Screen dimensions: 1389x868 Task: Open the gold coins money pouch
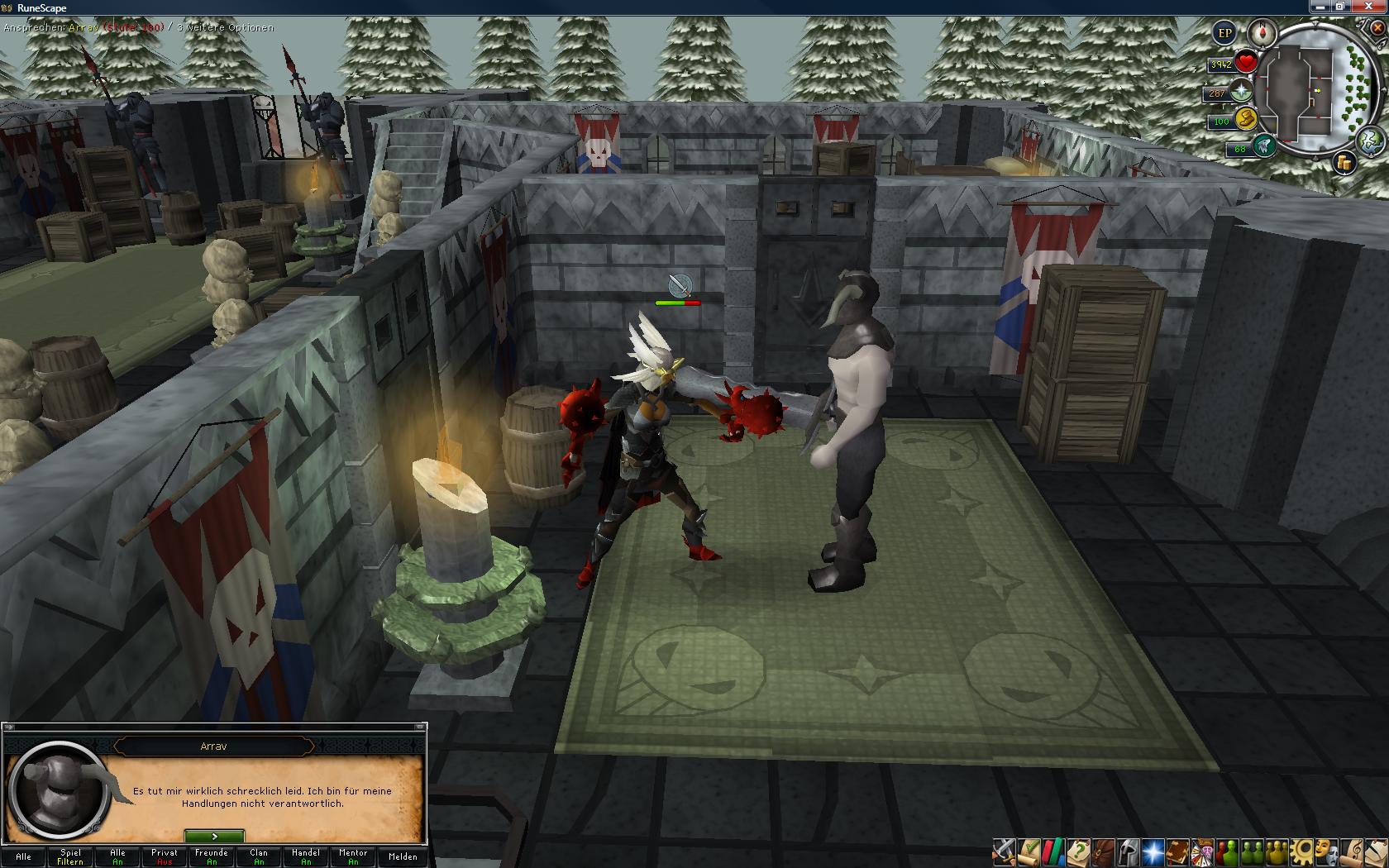(x=1345, y=163)
